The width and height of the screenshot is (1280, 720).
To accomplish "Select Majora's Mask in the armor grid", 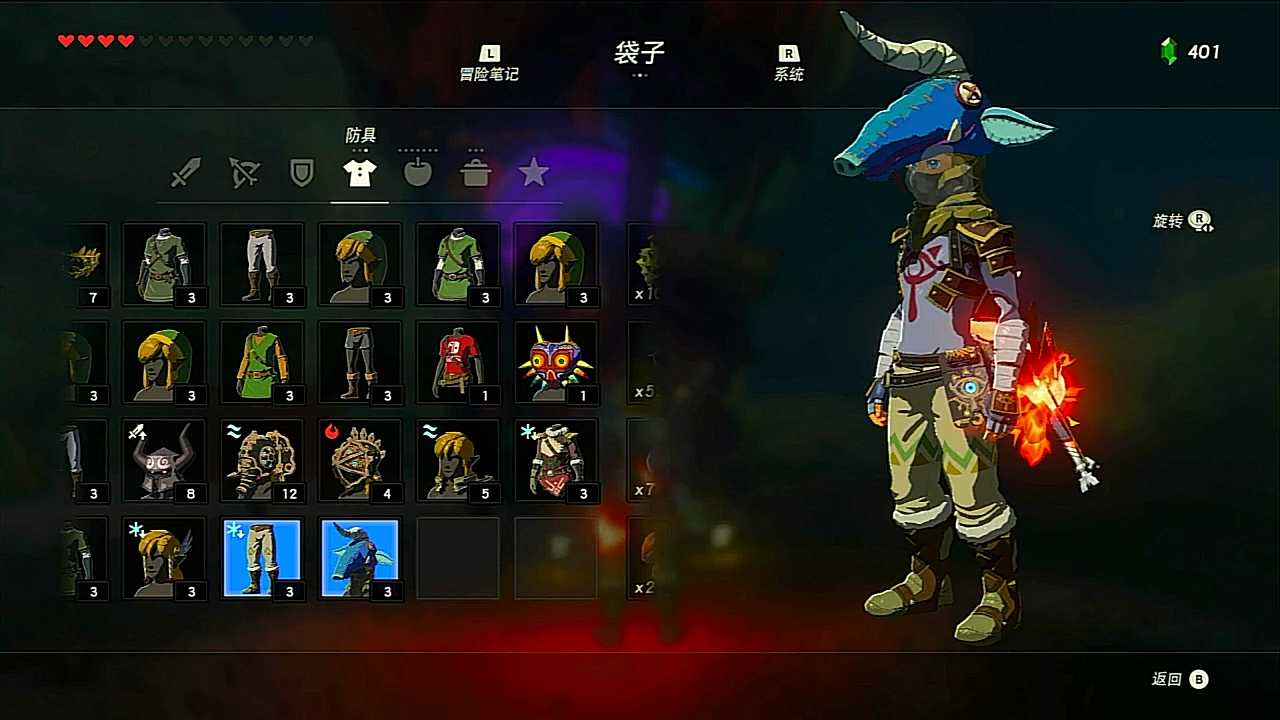I will coord(556,362).
